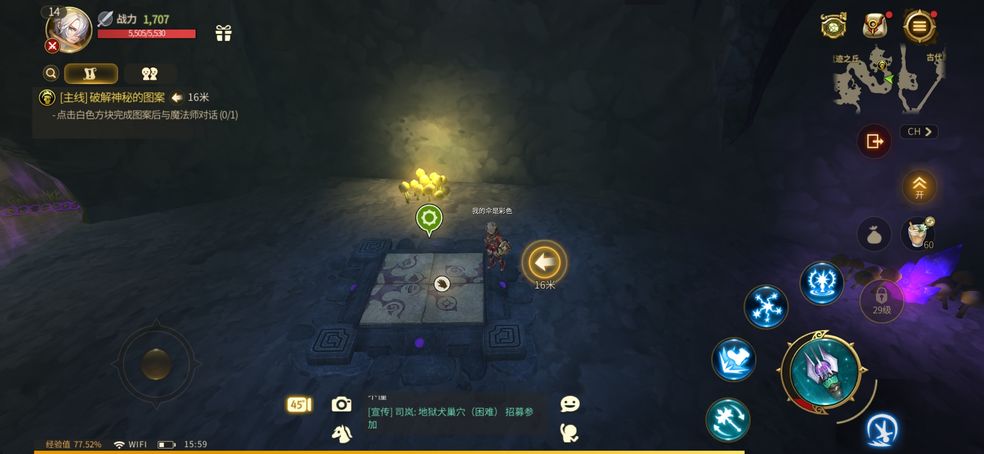Screen dimensions: 984x454
Task: Toggle the 开 double-chevron expand button
Action: click(x=919, y=186)
